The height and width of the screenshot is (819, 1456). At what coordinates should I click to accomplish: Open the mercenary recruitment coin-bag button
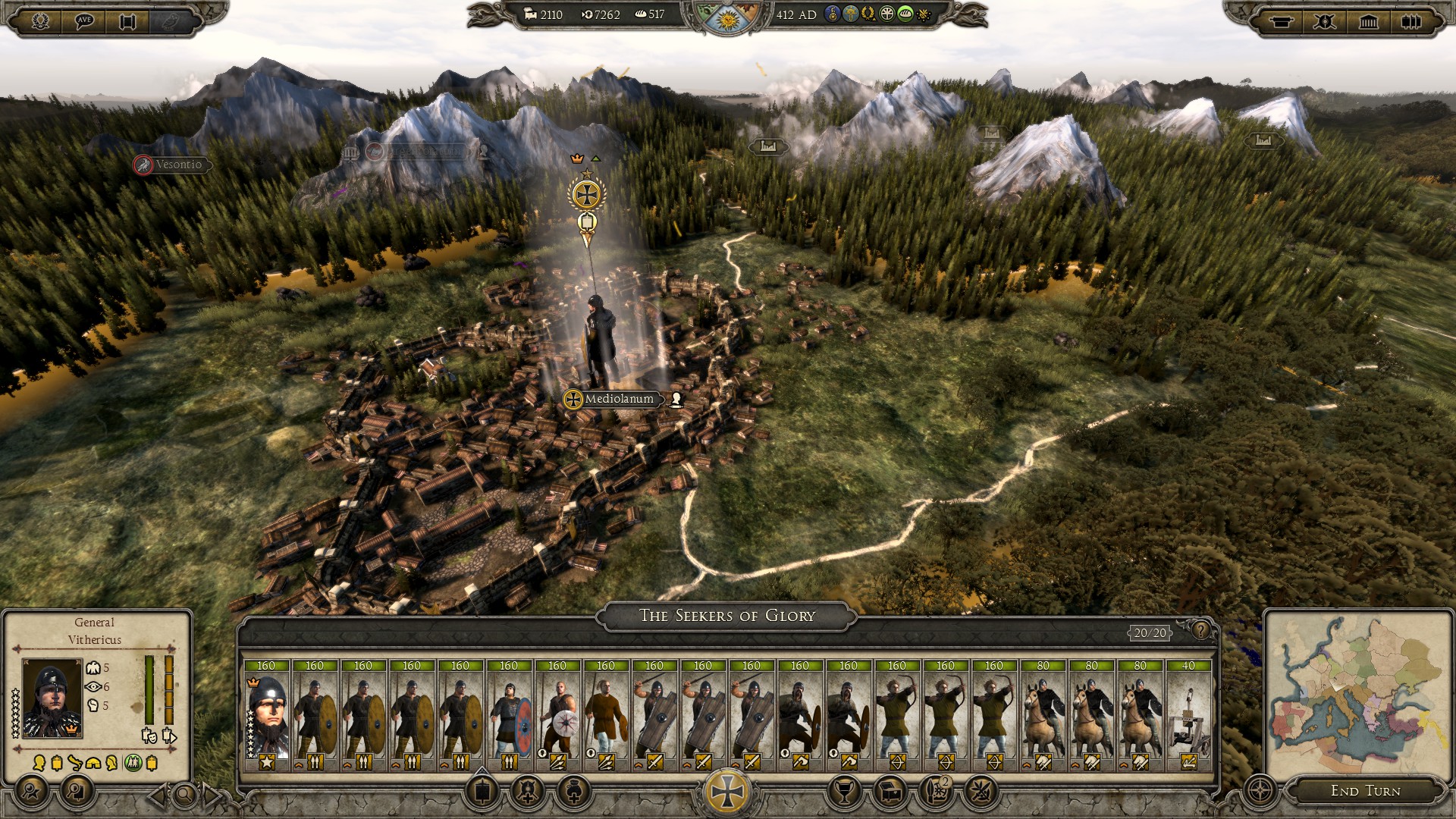(573, 791)
